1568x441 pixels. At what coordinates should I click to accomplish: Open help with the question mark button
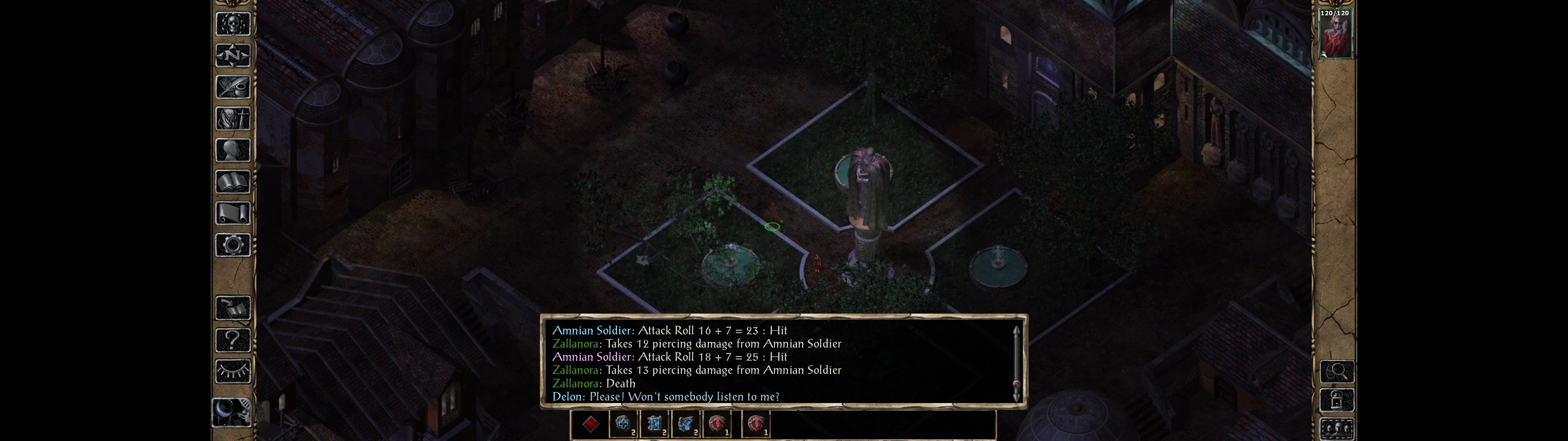pyautogui.click(x=232, y=340)
